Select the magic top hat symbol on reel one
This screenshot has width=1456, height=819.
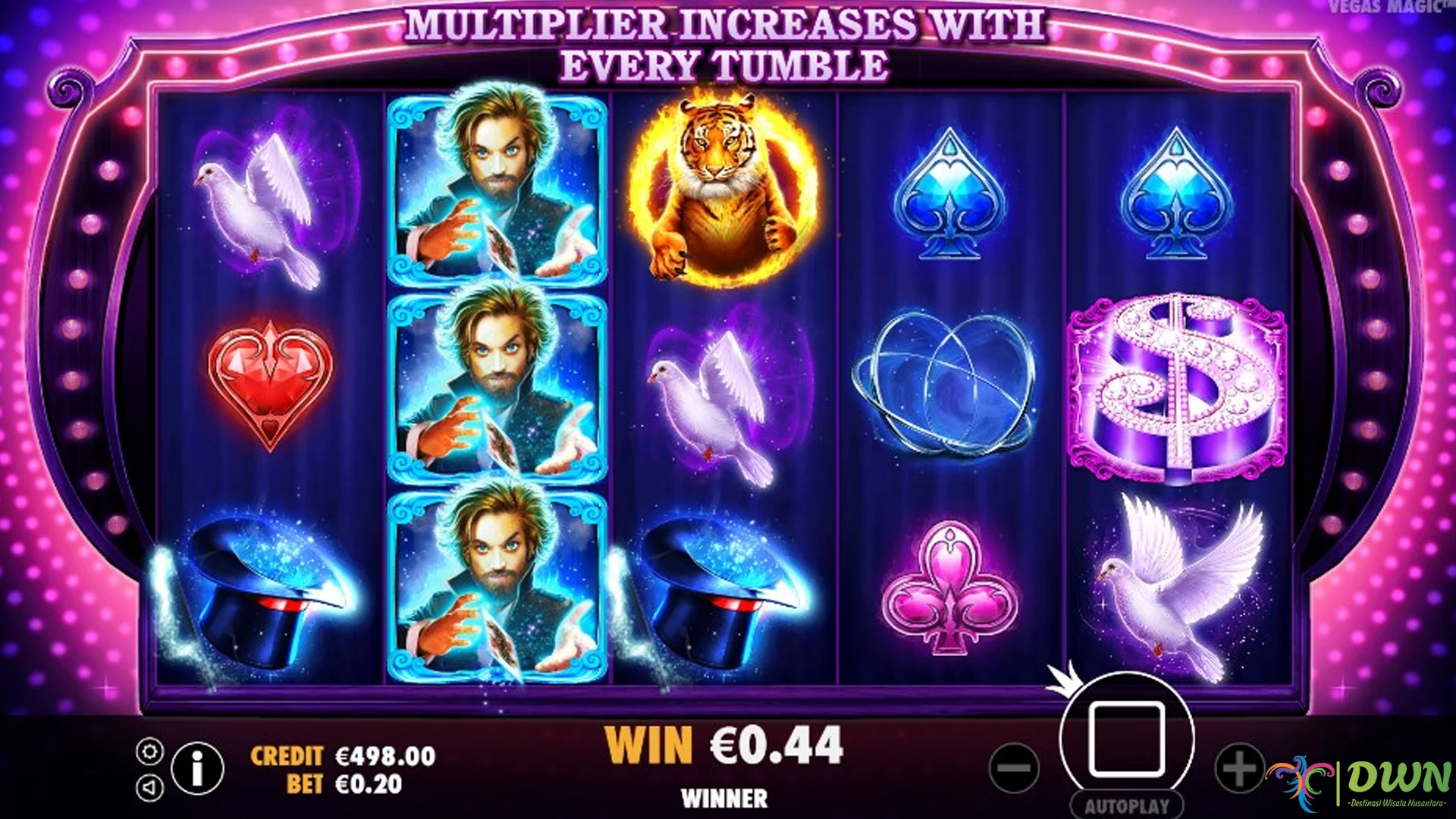262,599
